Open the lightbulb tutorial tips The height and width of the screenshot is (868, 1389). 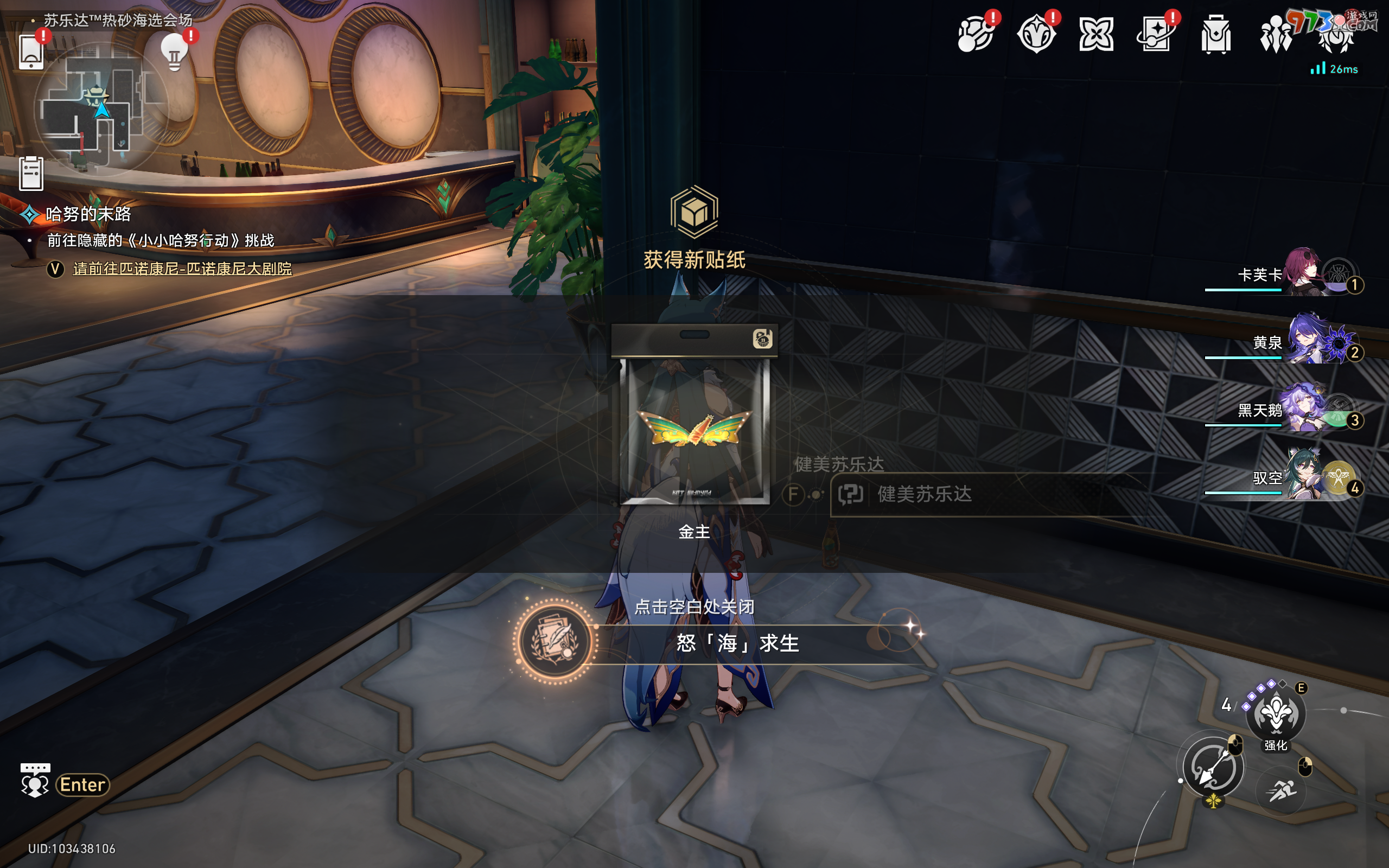coord(175,53)
